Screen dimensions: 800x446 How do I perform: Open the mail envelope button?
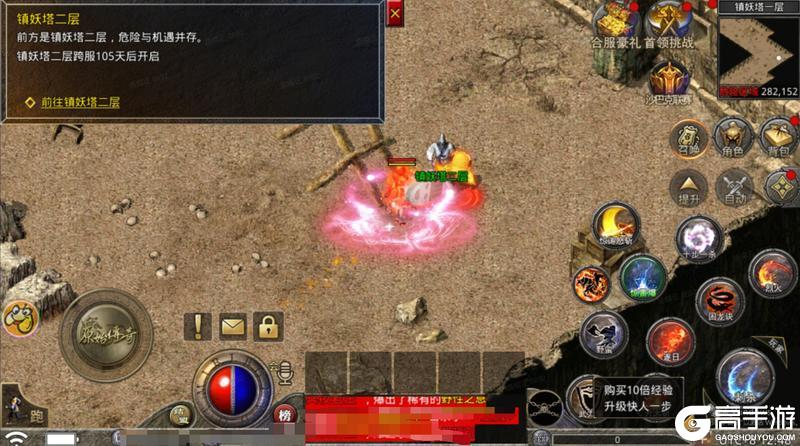click(x=232, y=325)
